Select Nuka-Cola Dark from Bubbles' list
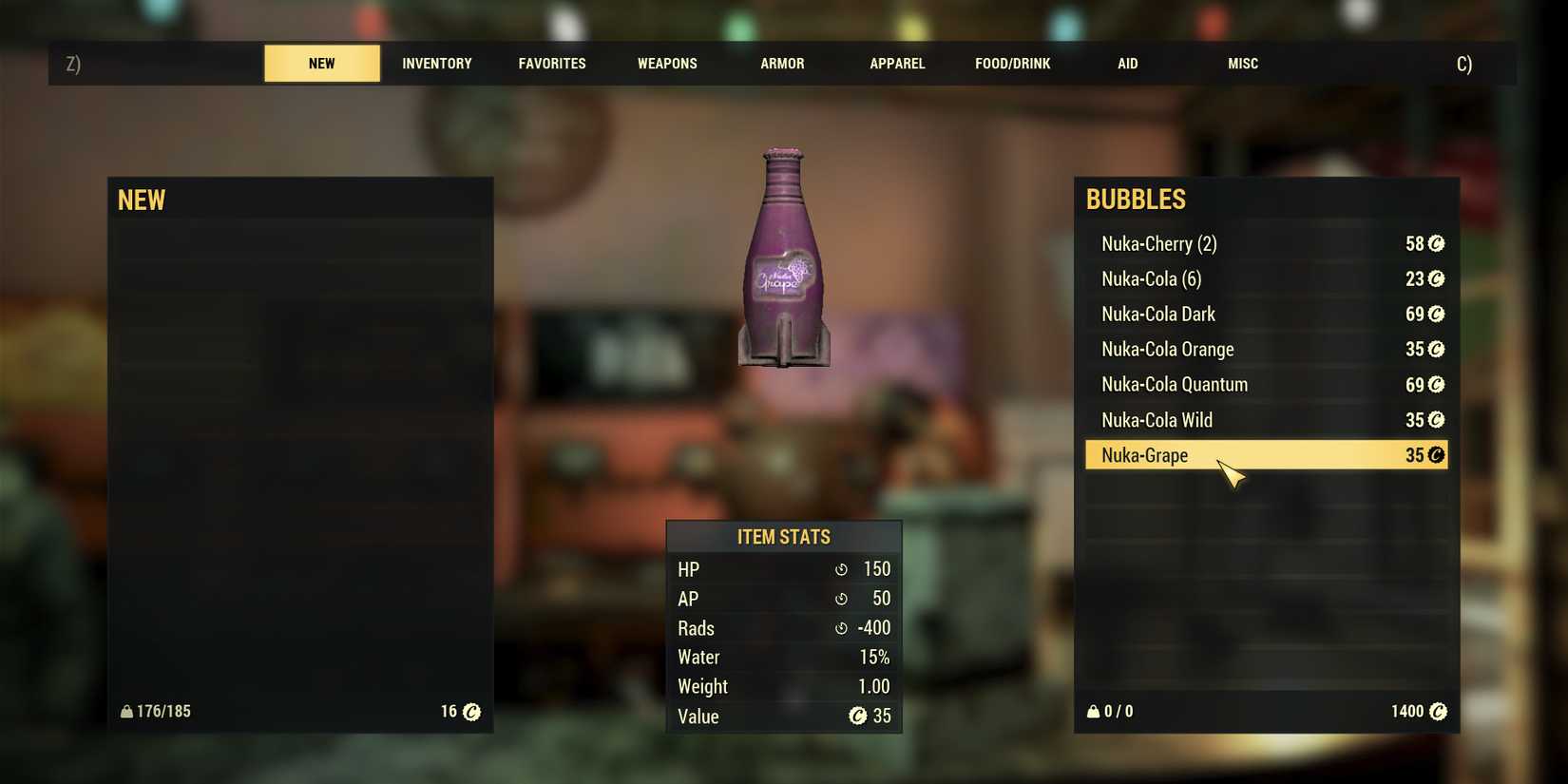 pos(1157,314)
